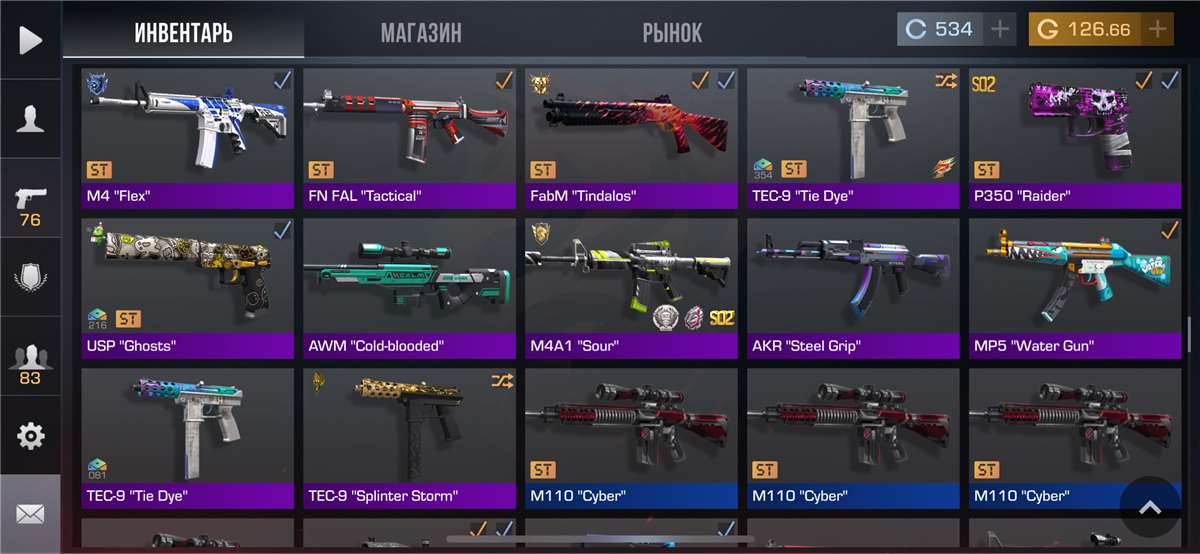Open the clan shield icon
This screenshot has height=554, width=1200.
pos(30,277)
